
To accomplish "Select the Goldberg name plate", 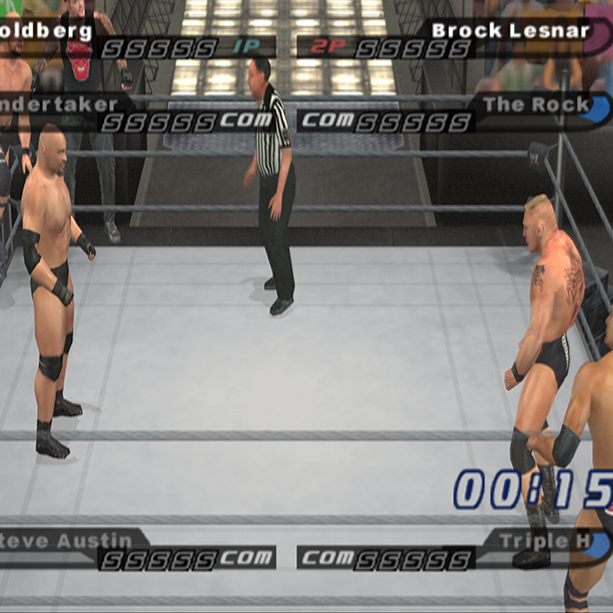I will pos(47,30).
